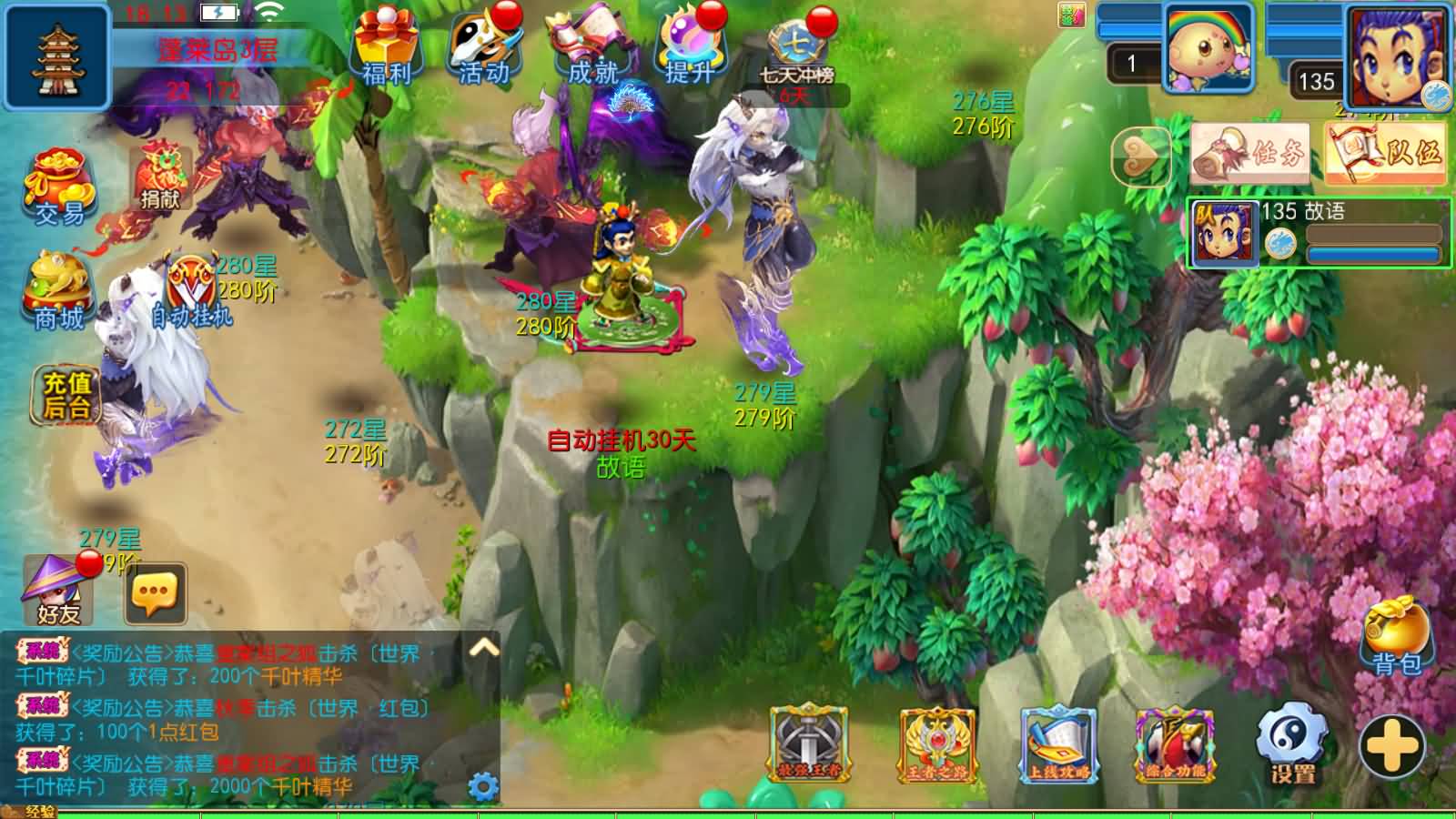Open the 好友 friends list
This screenshot has height=819, width=1456.
click(x=56, y=590)
